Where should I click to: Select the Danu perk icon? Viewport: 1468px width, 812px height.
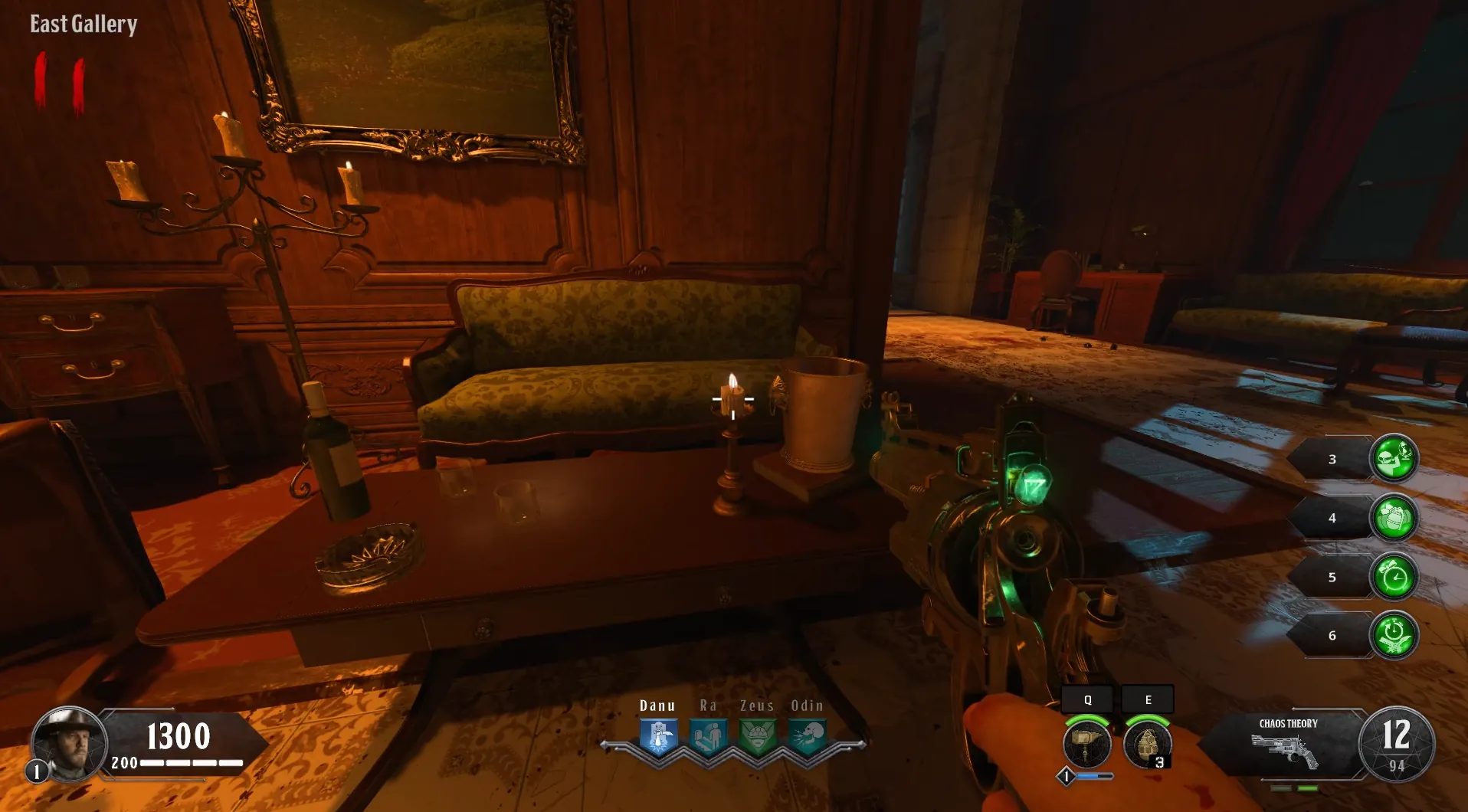[x=658, y=736]
